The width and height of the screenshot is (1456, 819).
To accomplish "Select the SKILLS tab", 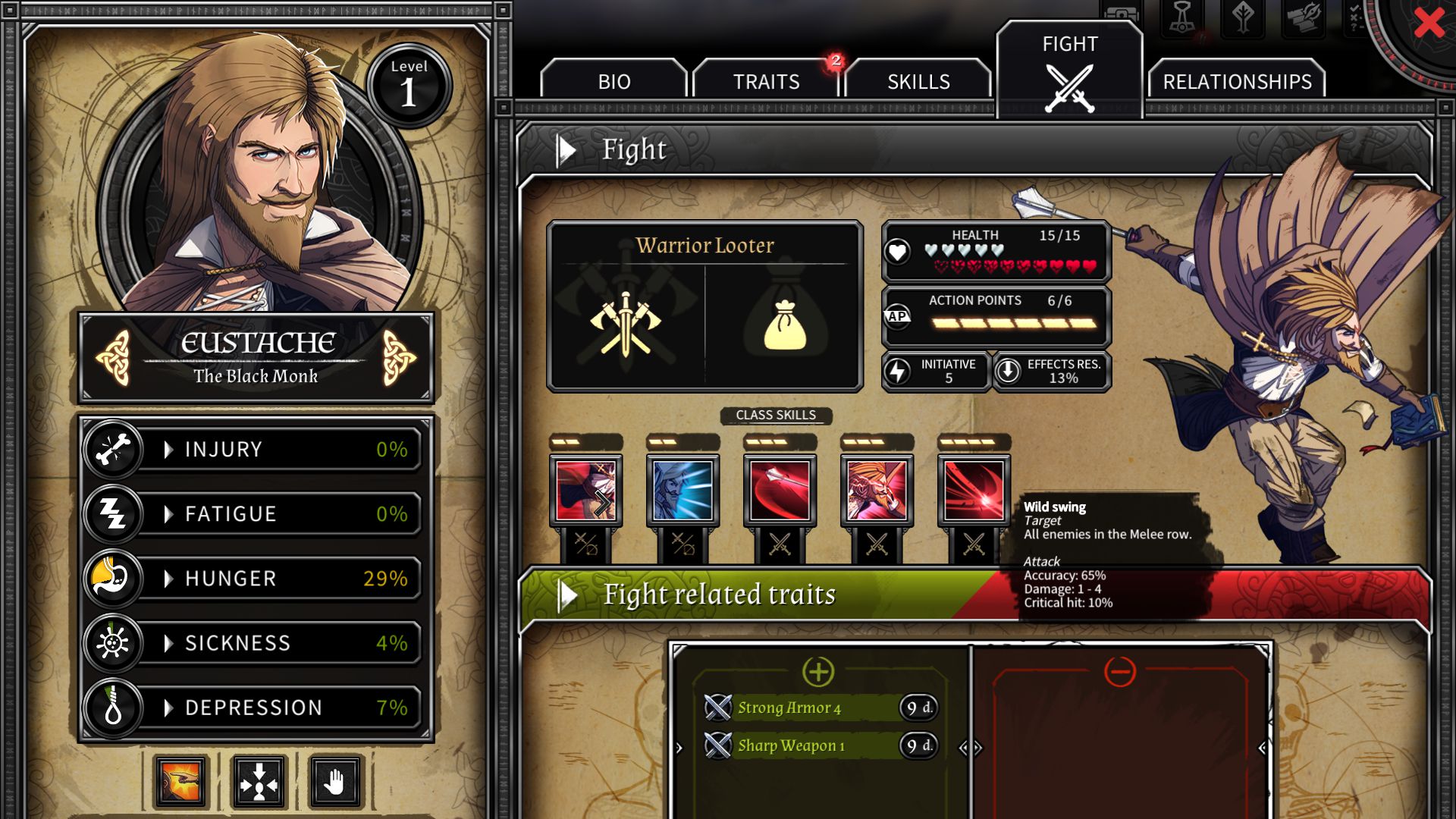I will pyautogui.click(x=918, y=81).
